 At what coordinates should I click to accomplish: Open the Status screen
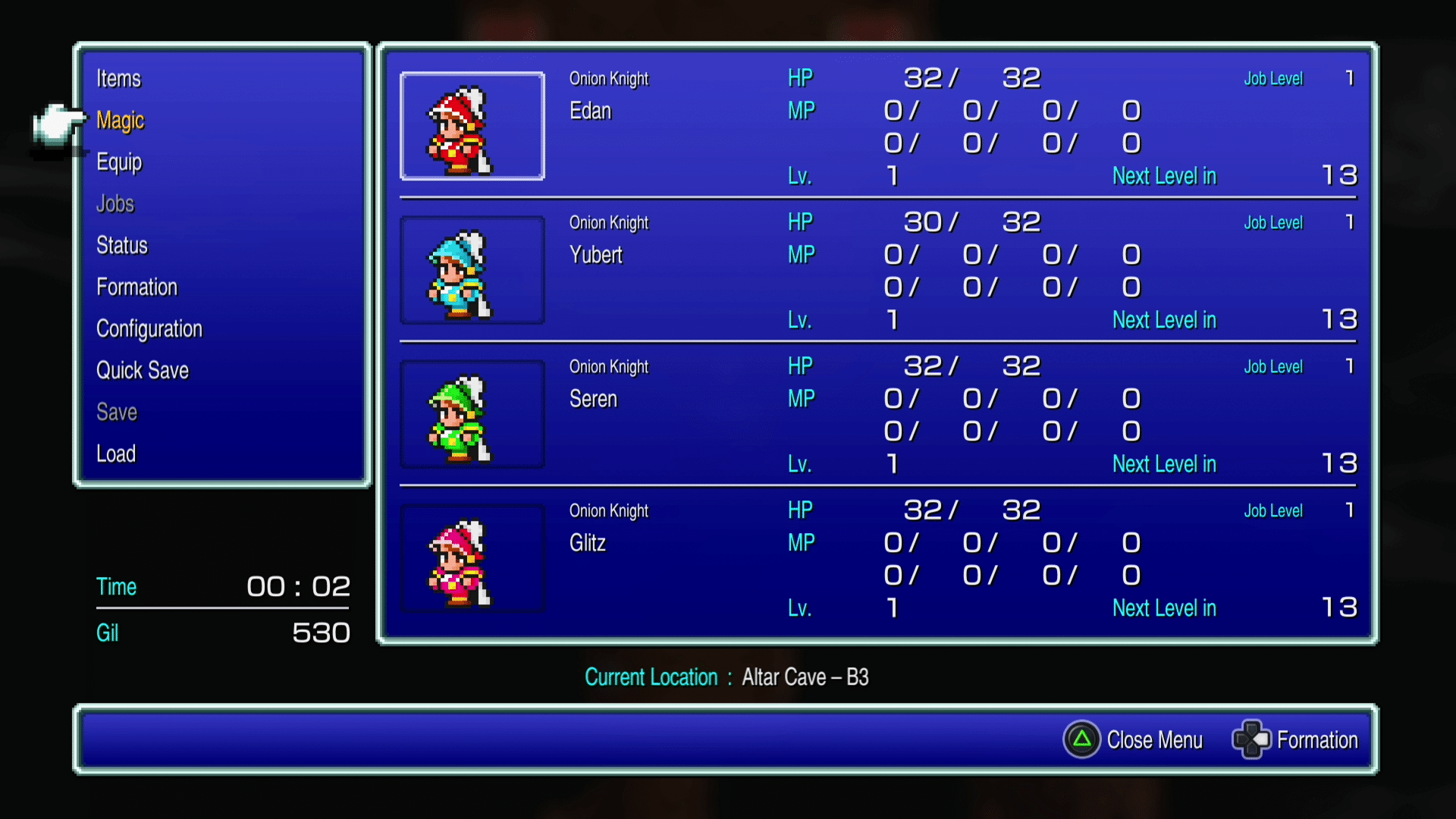tap(122, 245)
